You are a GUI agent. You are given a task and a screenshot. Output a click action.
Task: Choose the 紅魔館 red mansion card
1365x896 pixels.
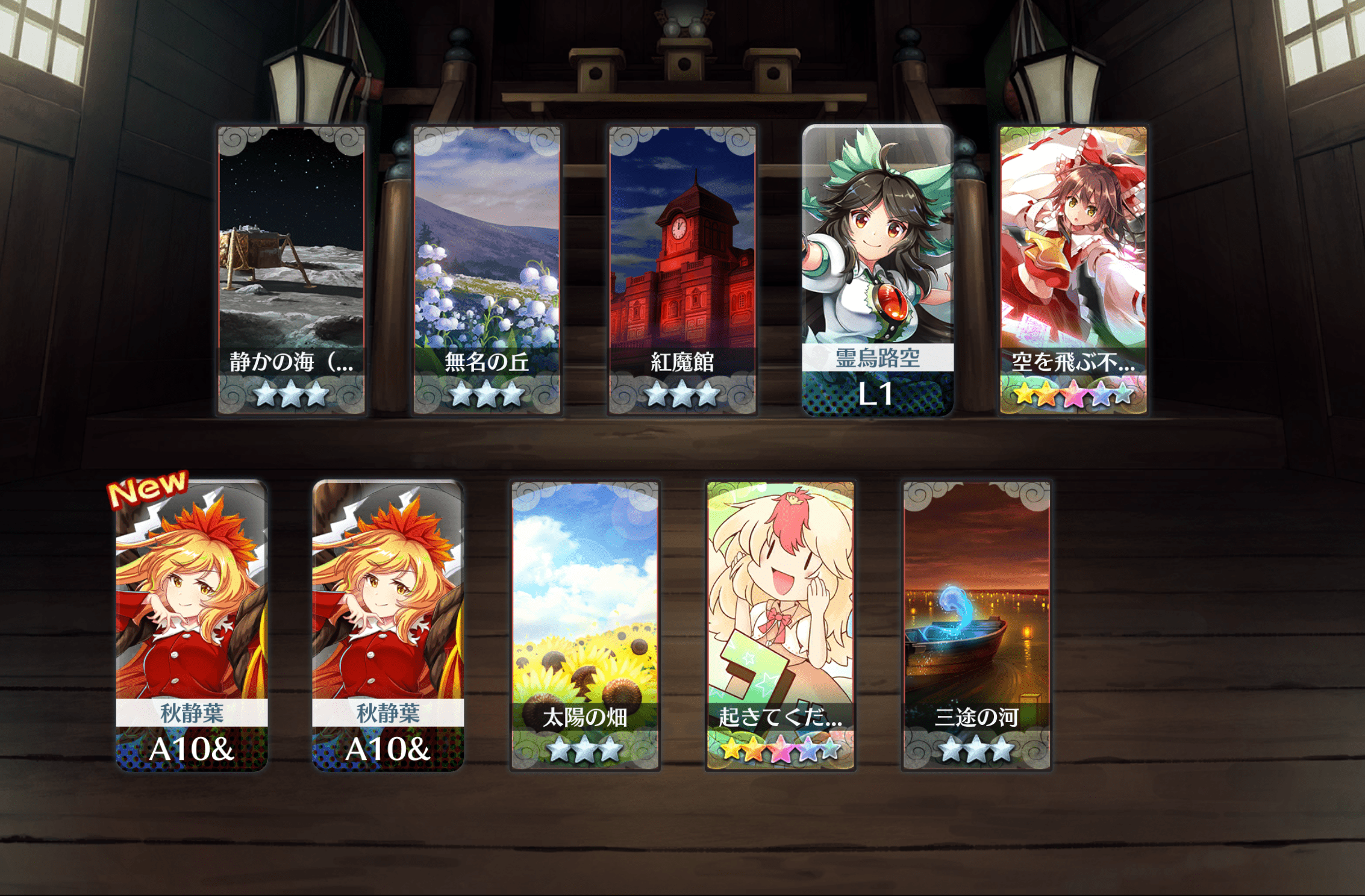682,270
